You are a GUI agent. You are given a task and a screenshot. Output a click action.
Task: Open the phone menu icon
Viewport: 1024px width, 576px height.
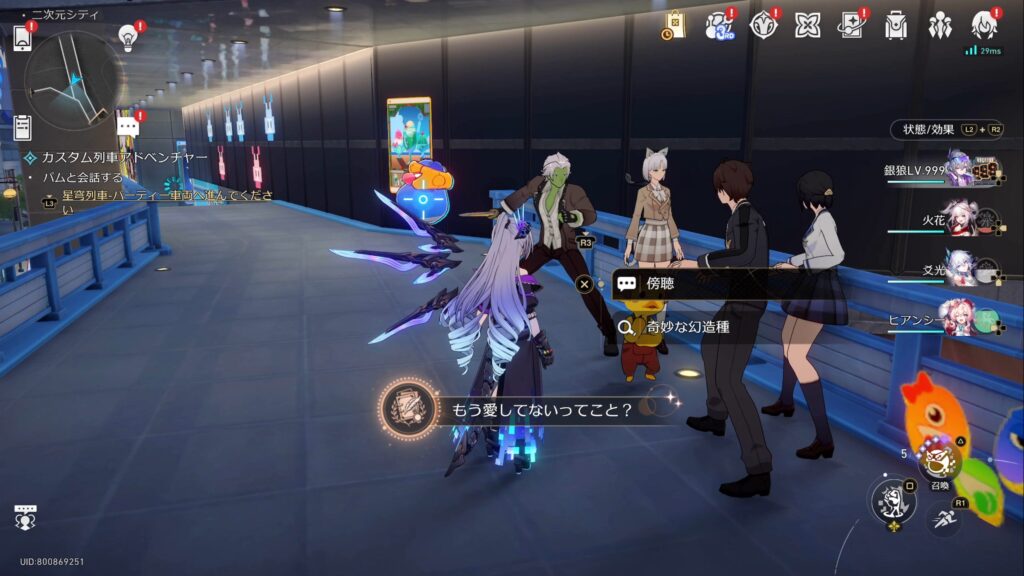click(x=23, y=38)
